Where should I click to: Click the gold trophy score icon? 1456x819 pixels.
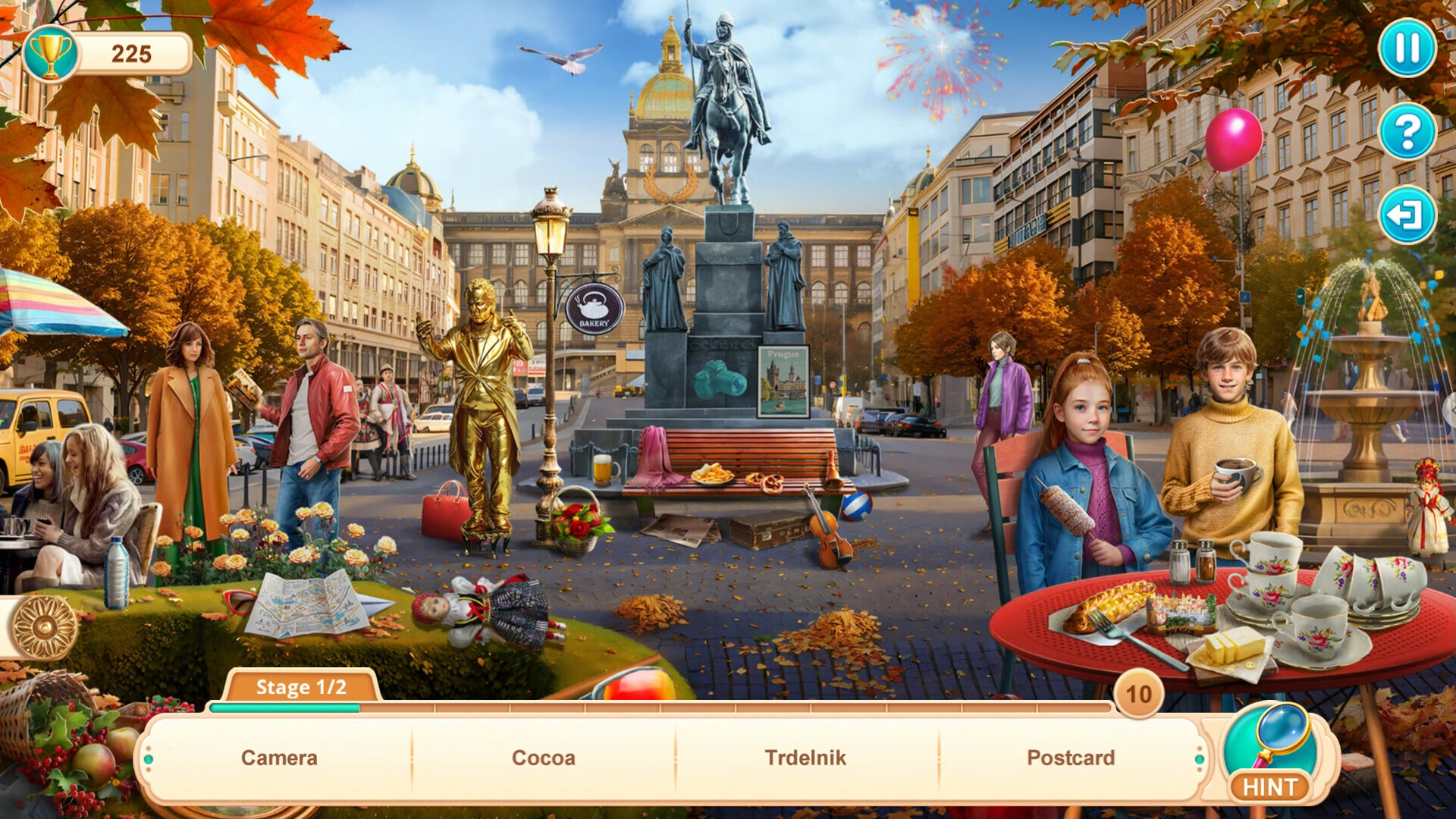52,52
